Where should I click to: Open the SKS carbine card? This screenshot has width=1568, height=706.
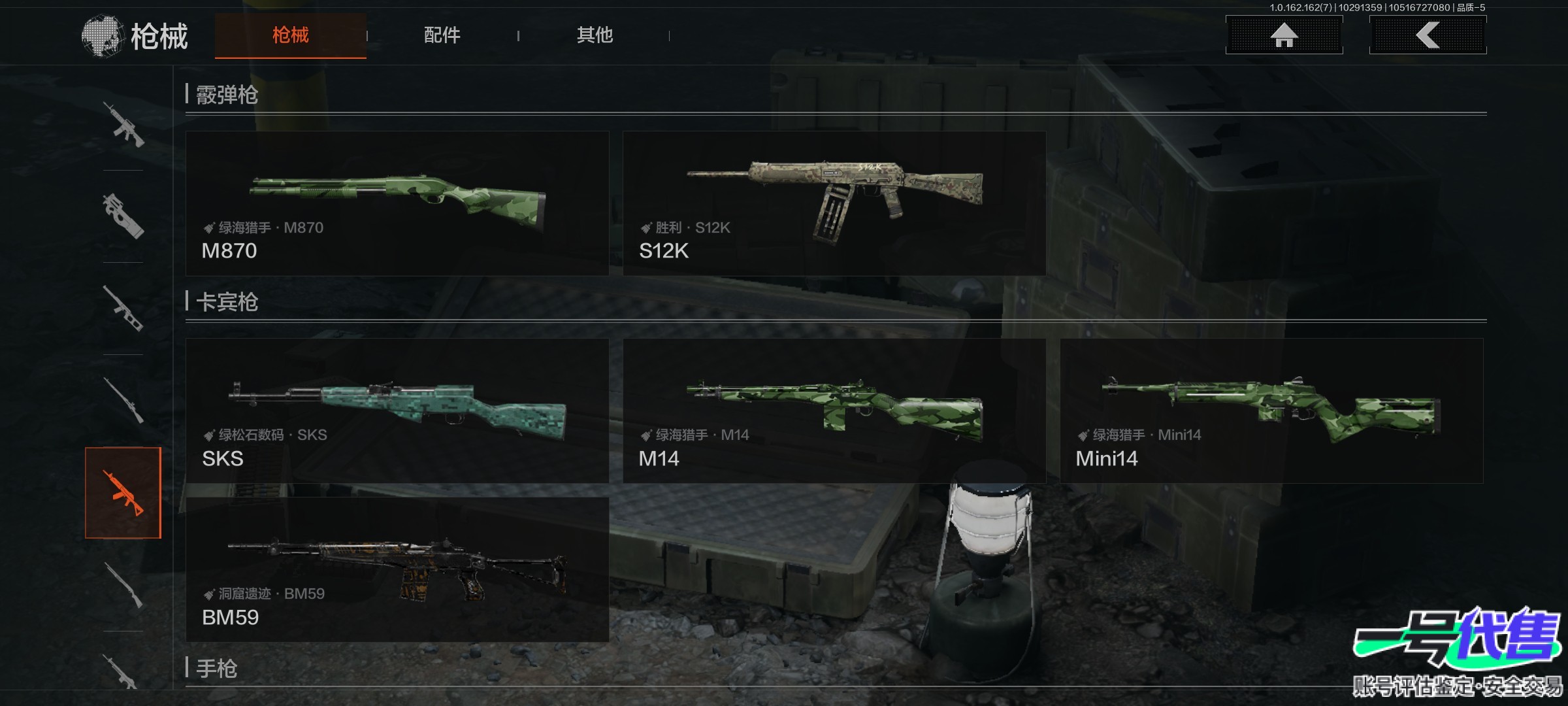tap(397, 411)
